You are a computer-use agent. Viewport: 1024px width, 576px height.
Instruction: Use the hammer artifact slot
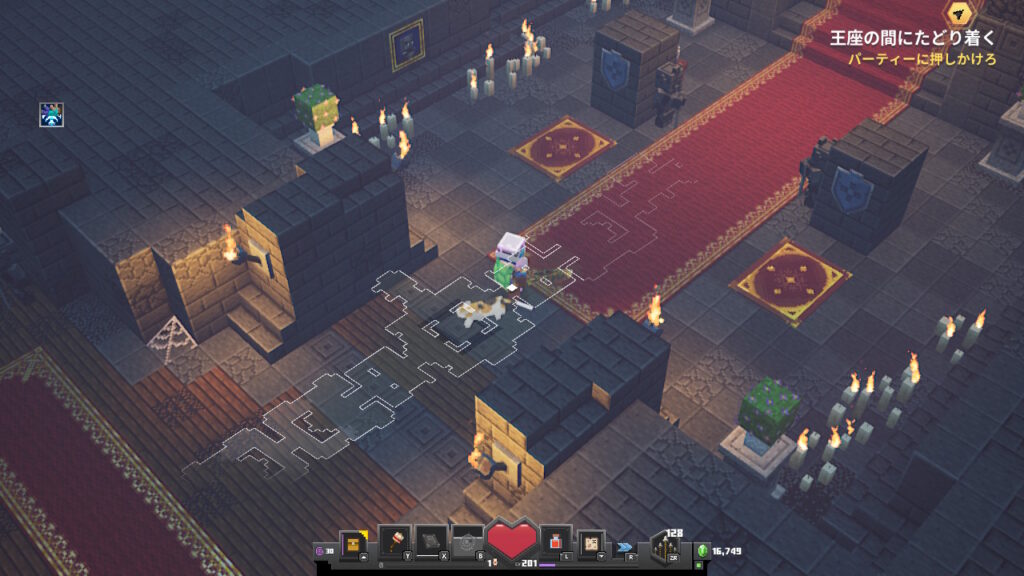point(394,543)
